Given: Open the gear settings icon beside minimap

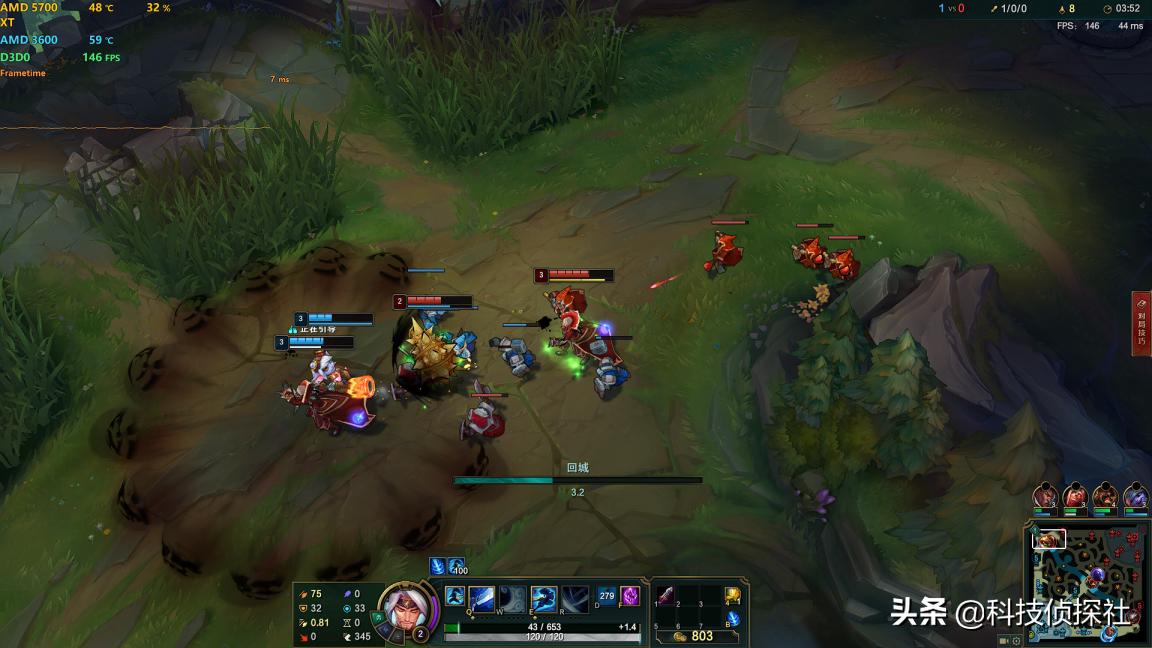Looking at the screenshot, I should [x=1017, y=640].
